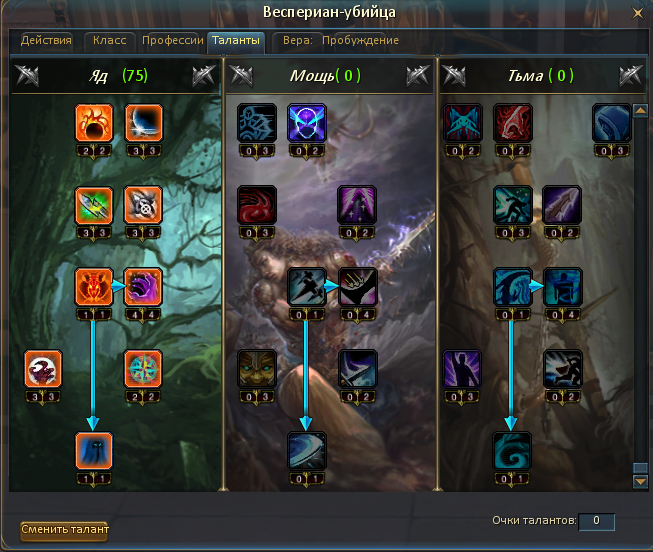Click the scrollbar down arrow

[641, 482]
